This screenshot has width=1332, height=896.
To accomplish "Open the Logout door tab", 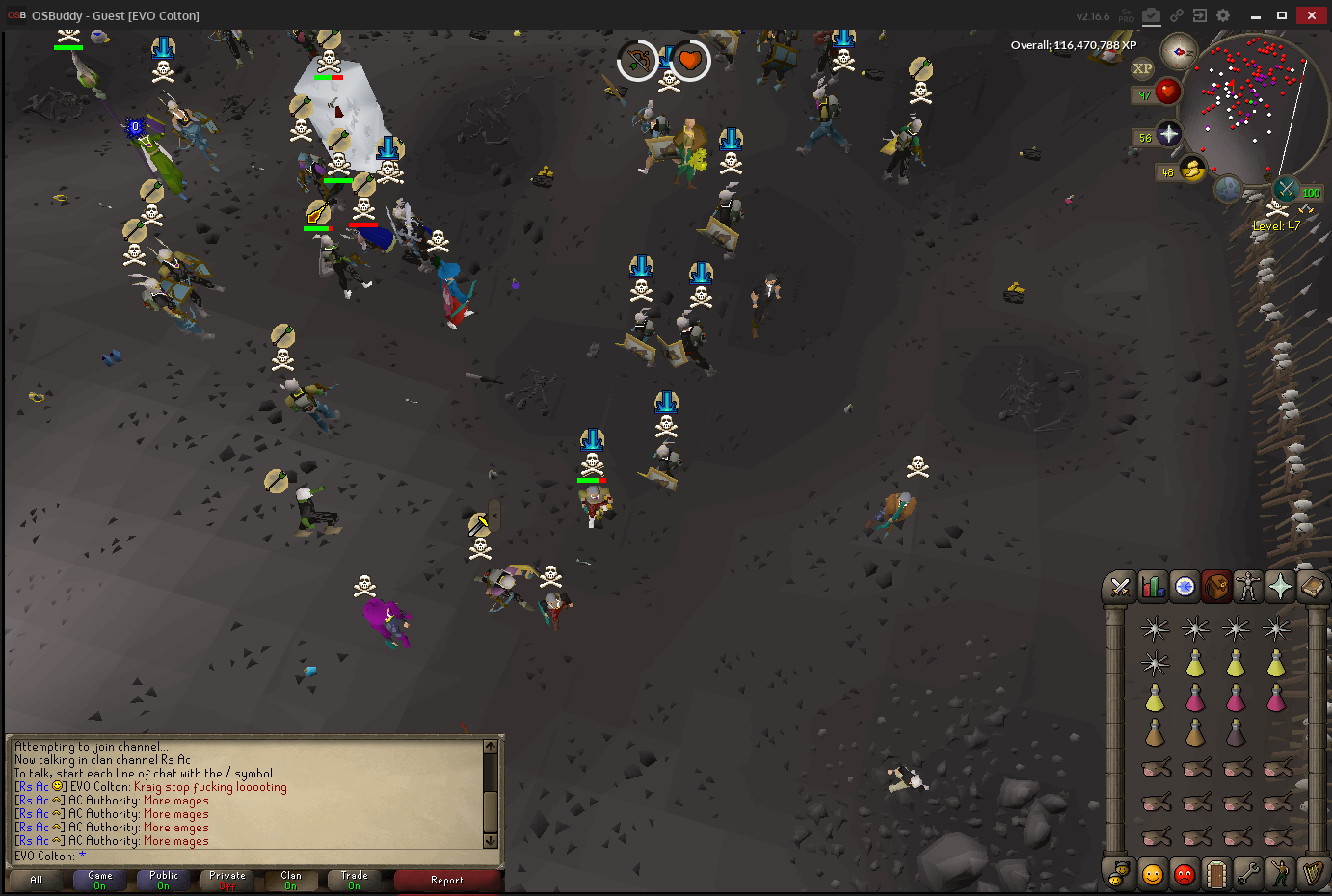I will [x=1216, y=874].
